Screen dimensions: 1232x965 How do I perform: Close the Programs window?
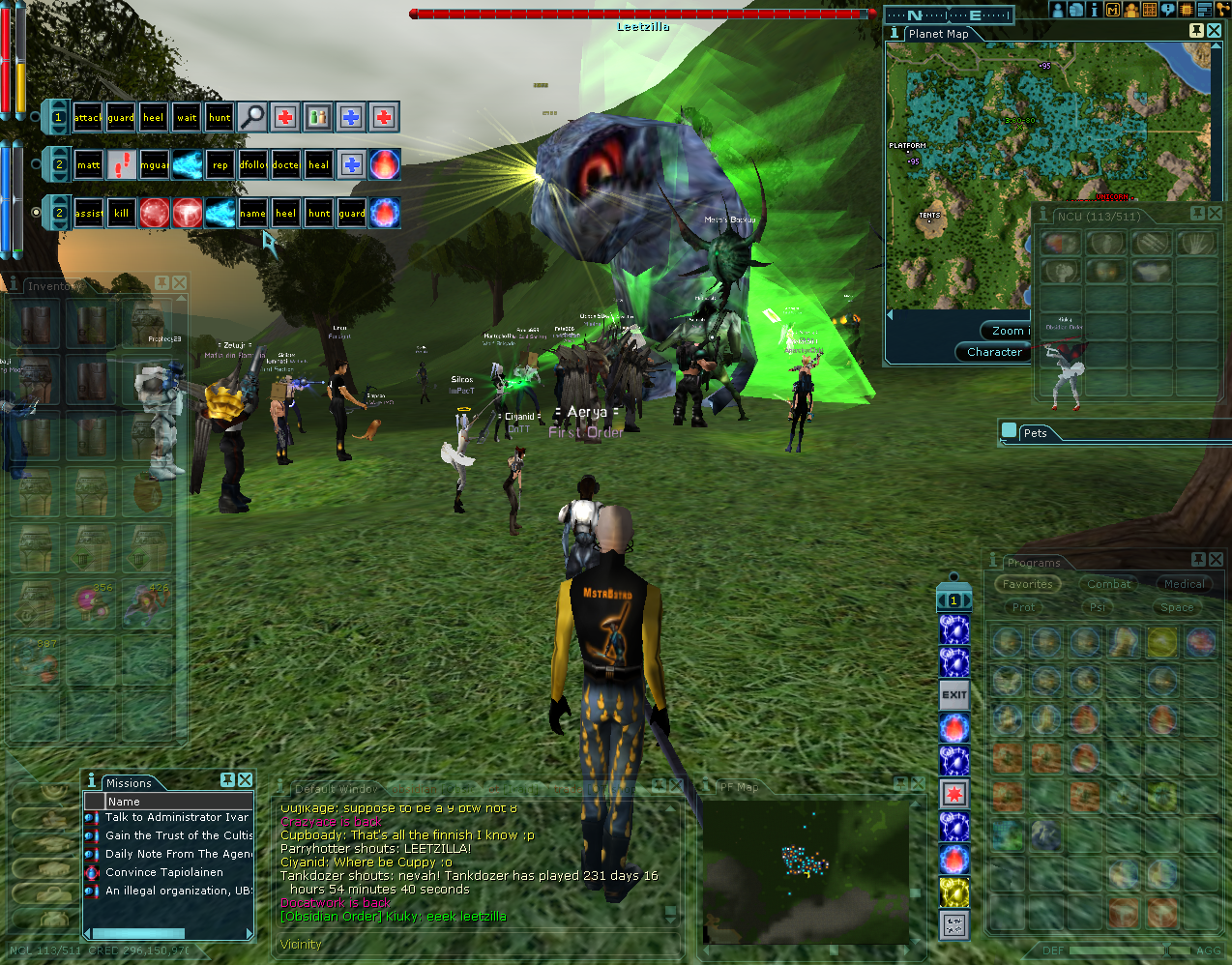pyautogui.click(x=1217, y=560)
